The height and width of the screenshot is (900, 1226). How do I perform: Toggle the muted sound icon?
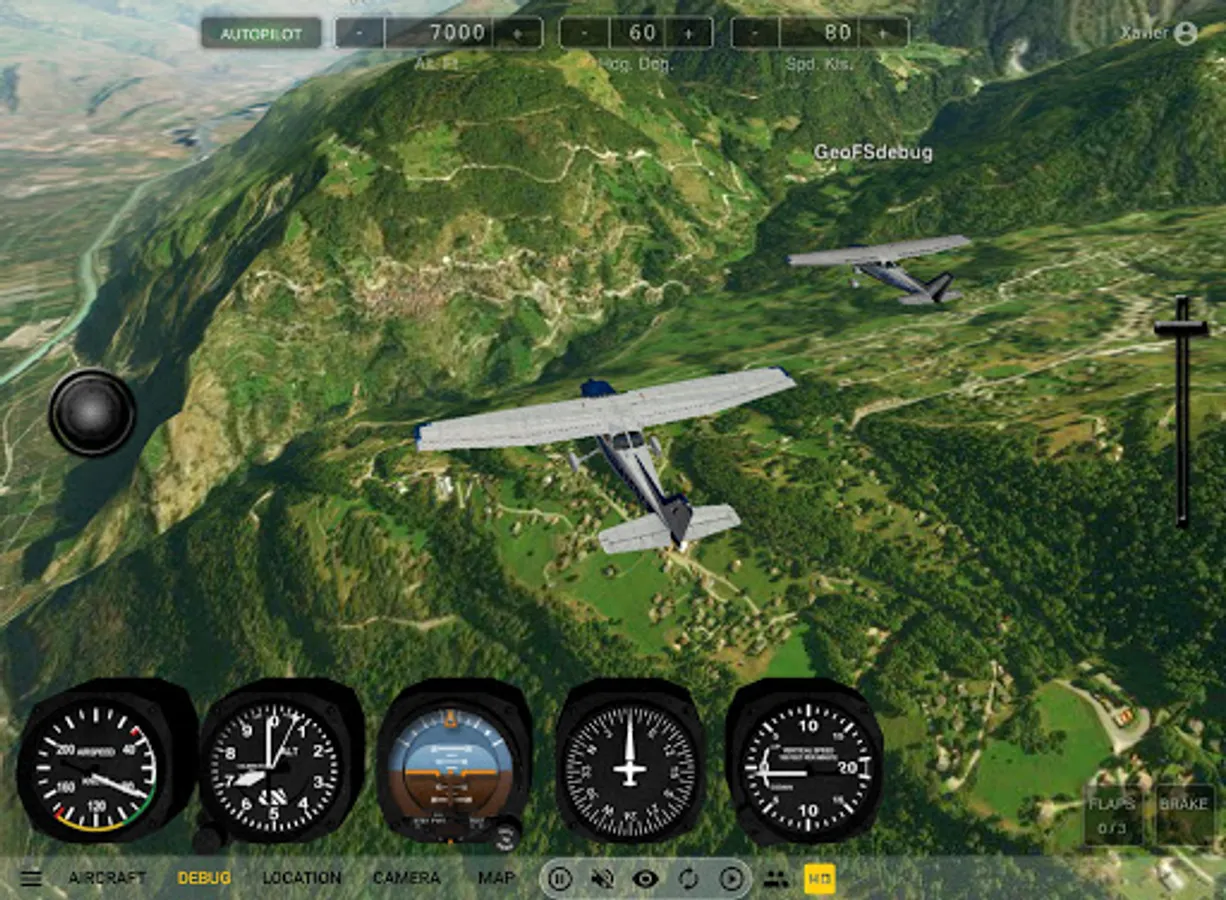click(x=602, y=879)
